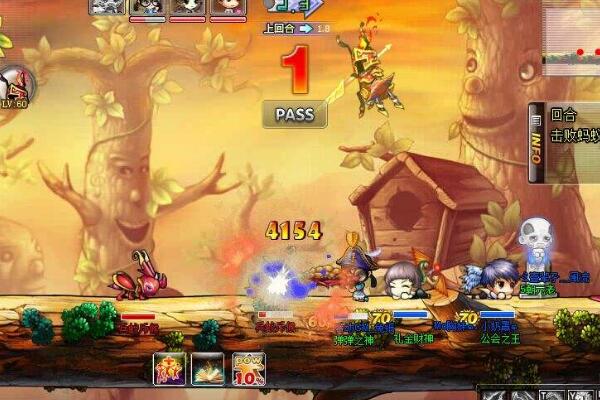Select the player portrait with LV 60
The height and width of the screenshot is (400, 600).
15,87
